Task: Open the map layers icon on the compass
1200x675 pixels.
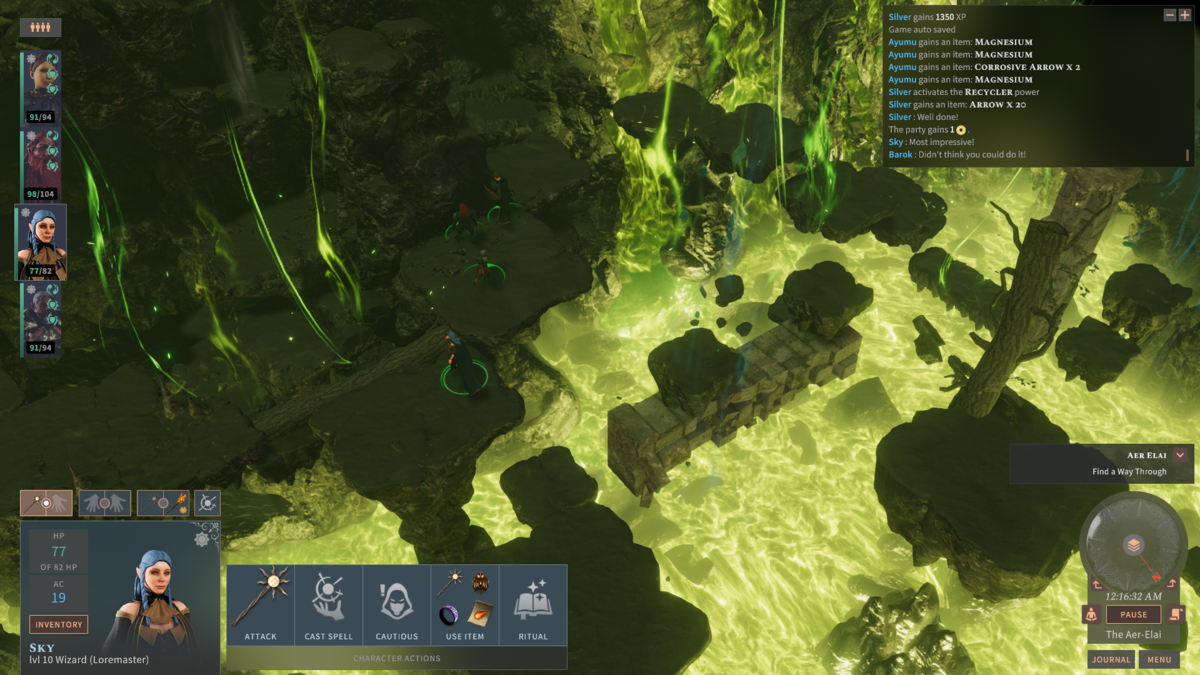Action: [1133, 545]
